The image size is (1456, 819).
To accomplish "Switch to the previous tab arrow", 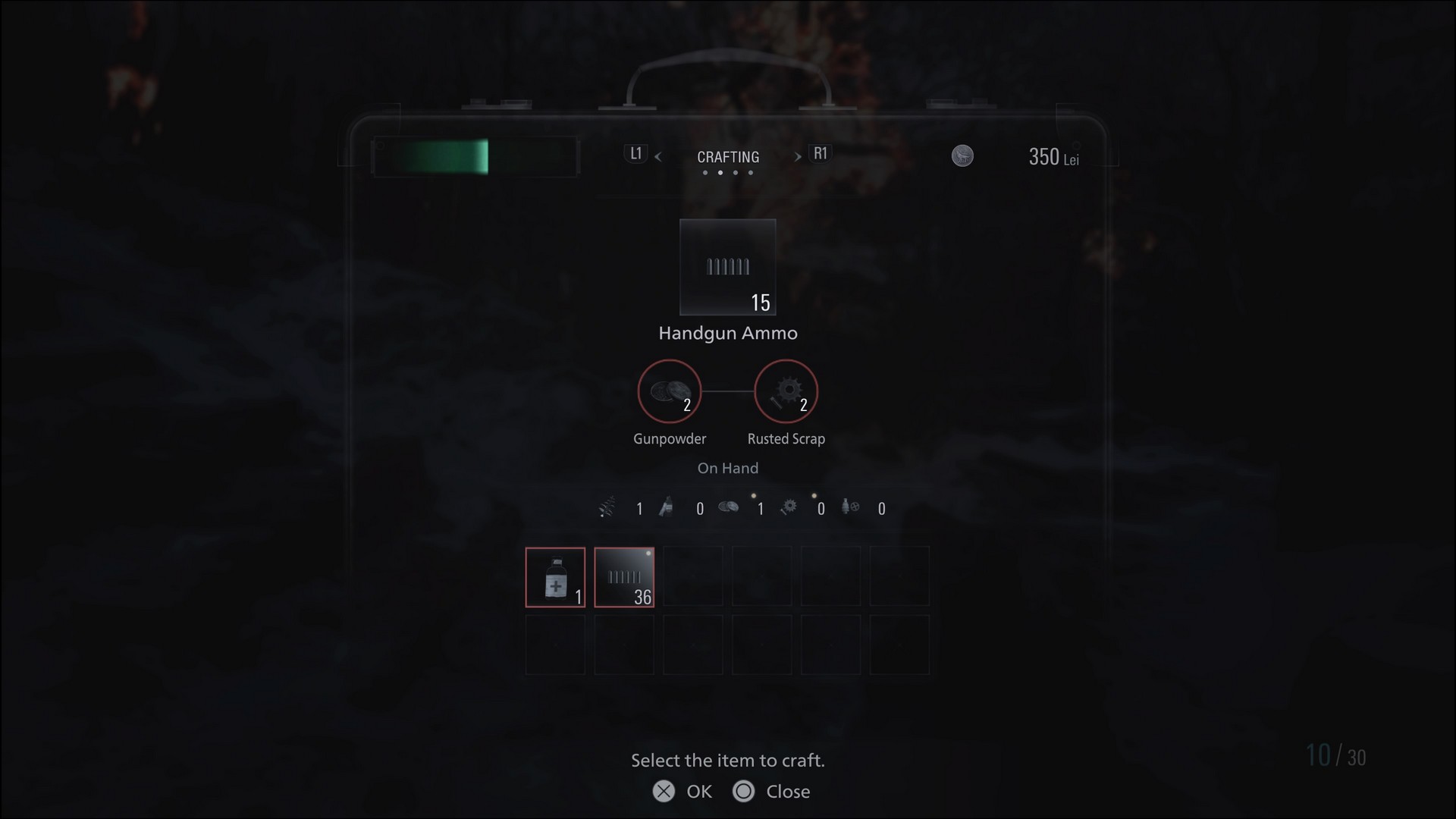I will (x=657, y=157).
